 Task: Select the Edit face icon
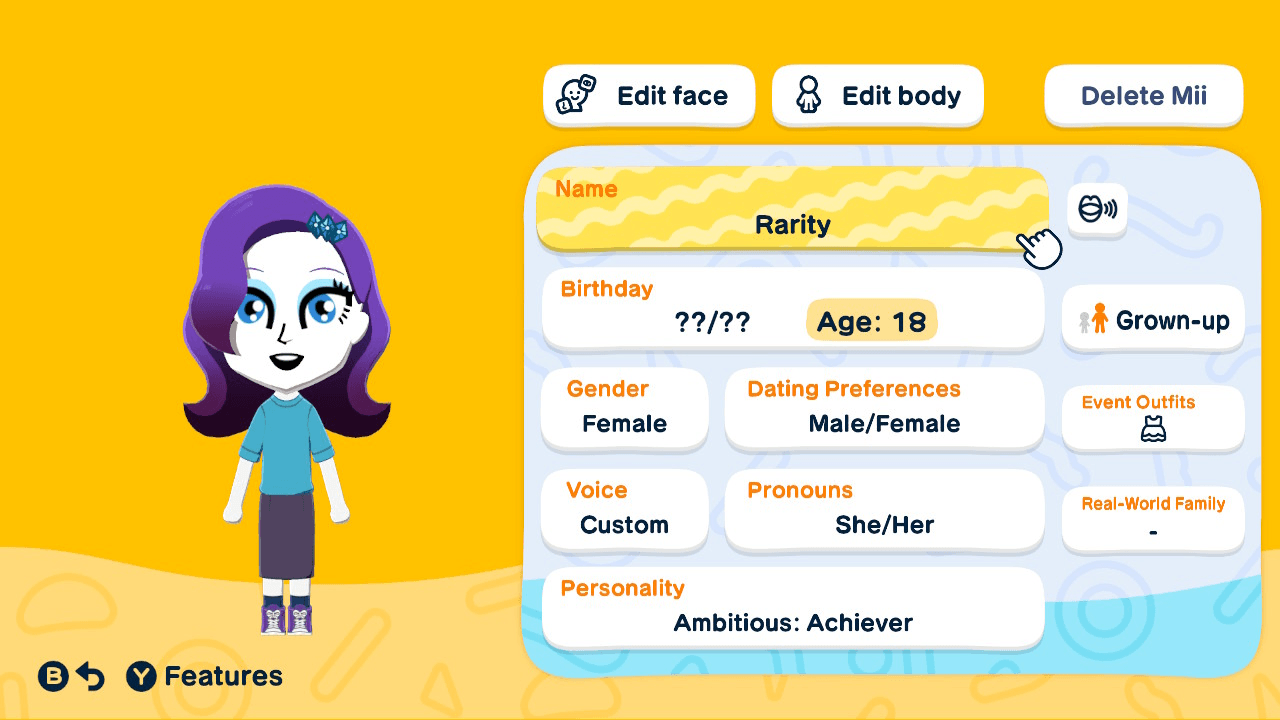pos(574,95)
